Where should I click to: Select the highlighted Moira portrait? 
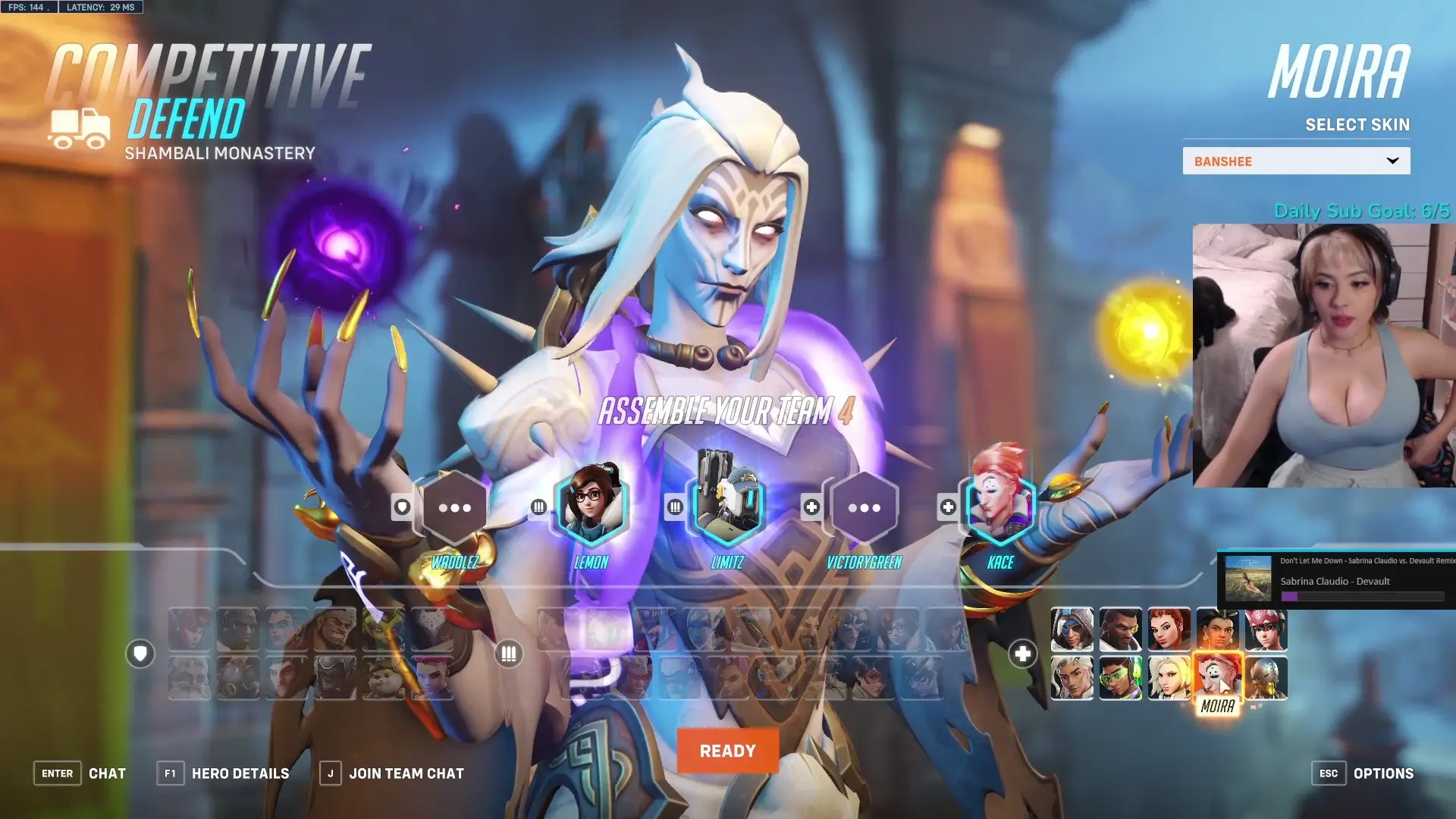tap(1217, 676)
